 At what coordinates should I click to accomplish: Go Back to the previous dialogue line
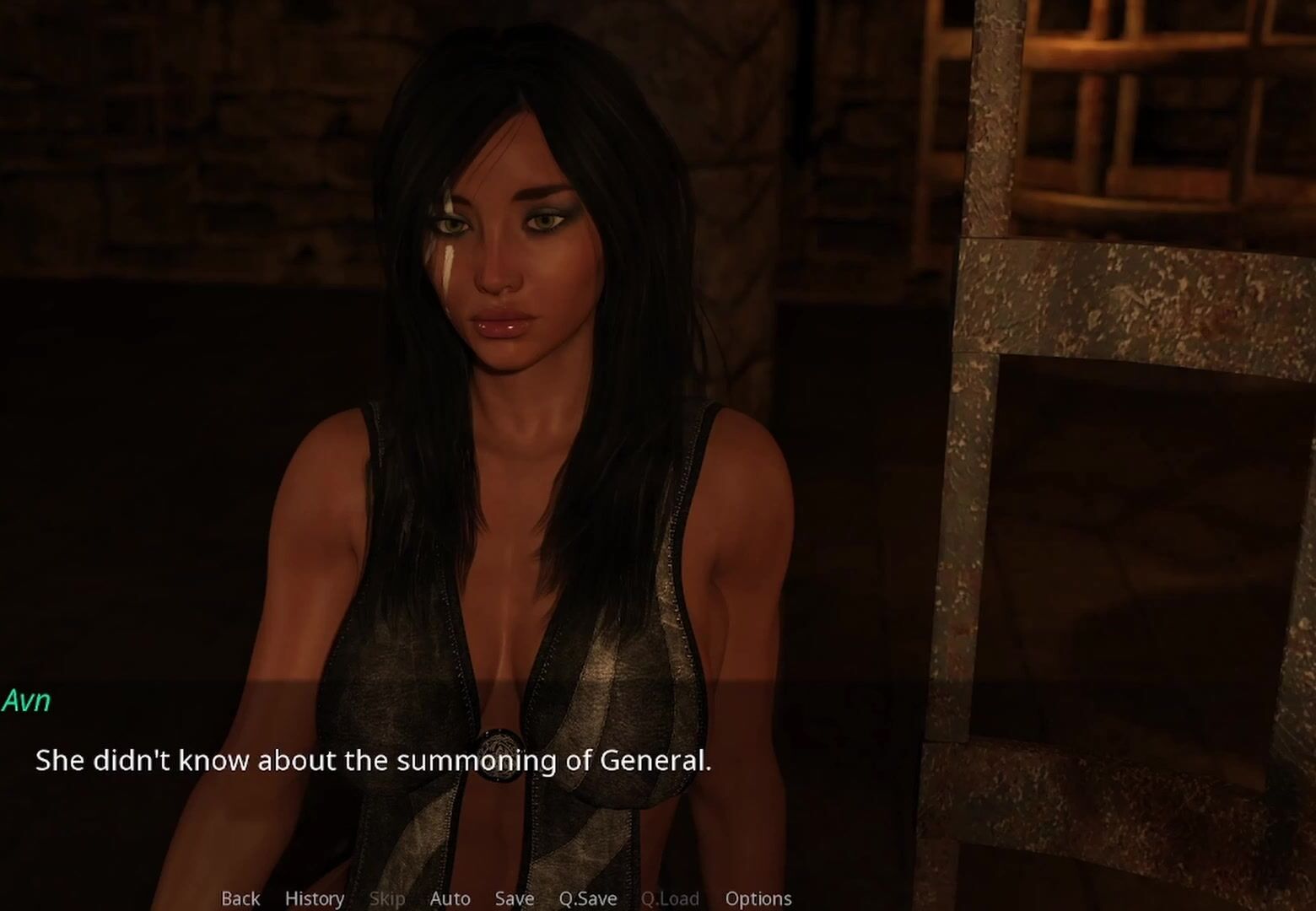tap(240, 898)
